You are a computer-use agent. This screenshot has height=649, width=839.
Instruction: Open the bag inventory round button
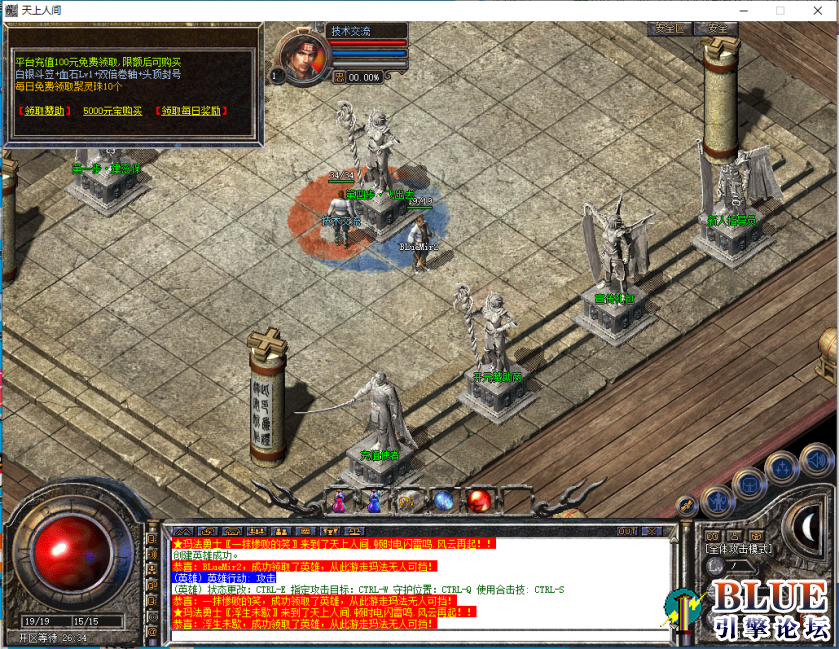[750, 484]
